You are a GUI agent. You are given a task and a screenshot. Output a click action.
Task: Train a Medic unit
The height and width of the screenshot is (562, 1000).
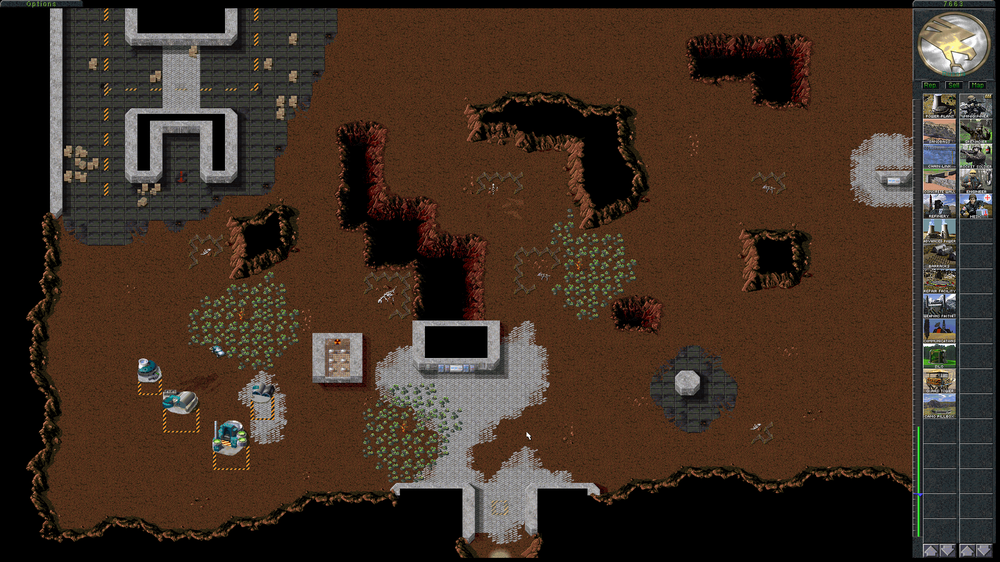(x=976, y=207)
